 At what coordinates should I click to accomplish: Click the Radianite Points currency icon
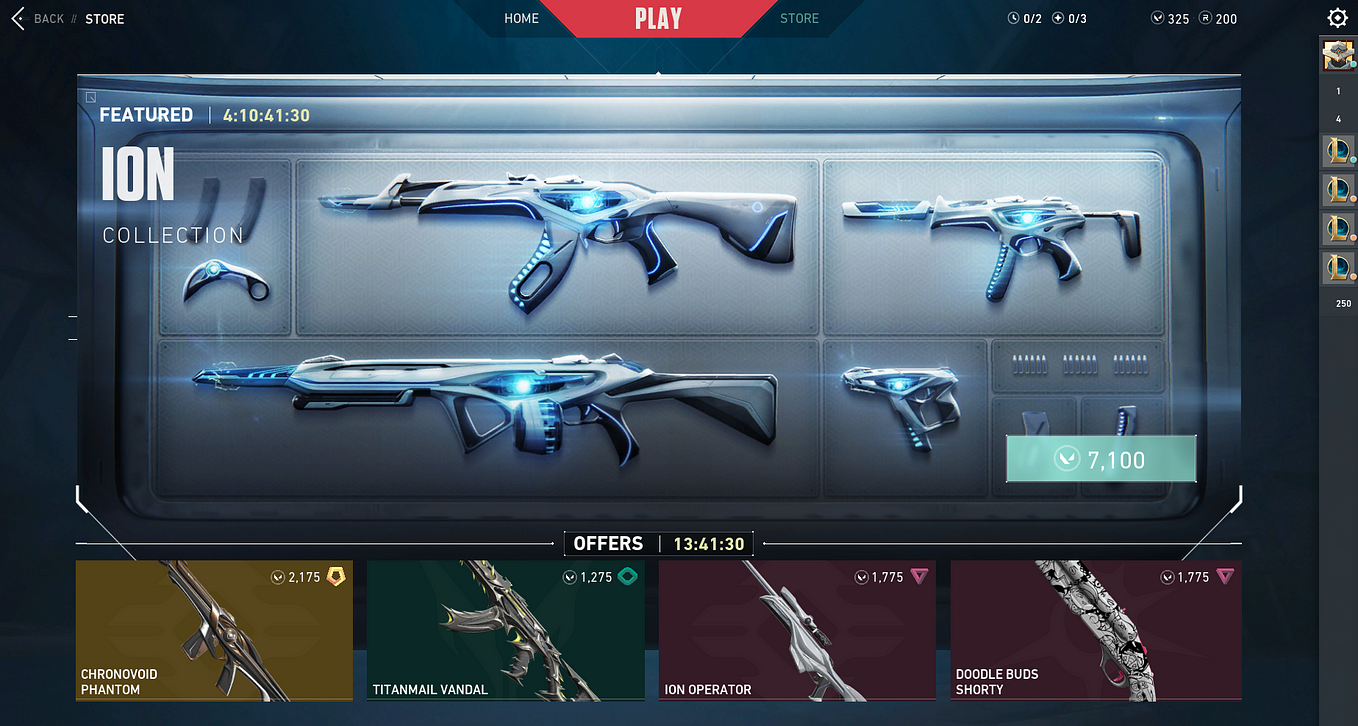[1206, 17]
